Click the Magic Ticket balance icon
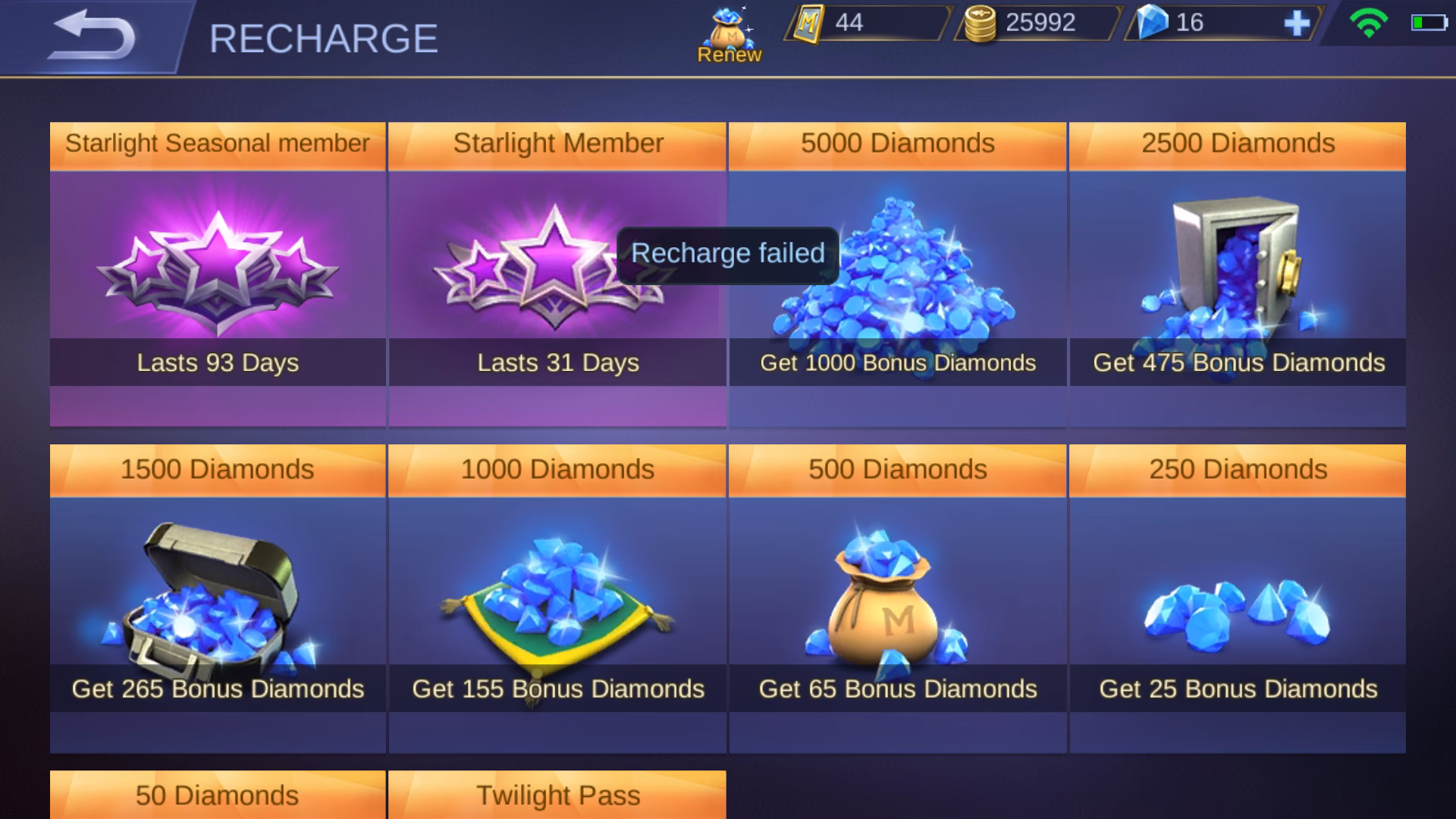This screenshot has width=1456, height=819. tap(807, 23)
